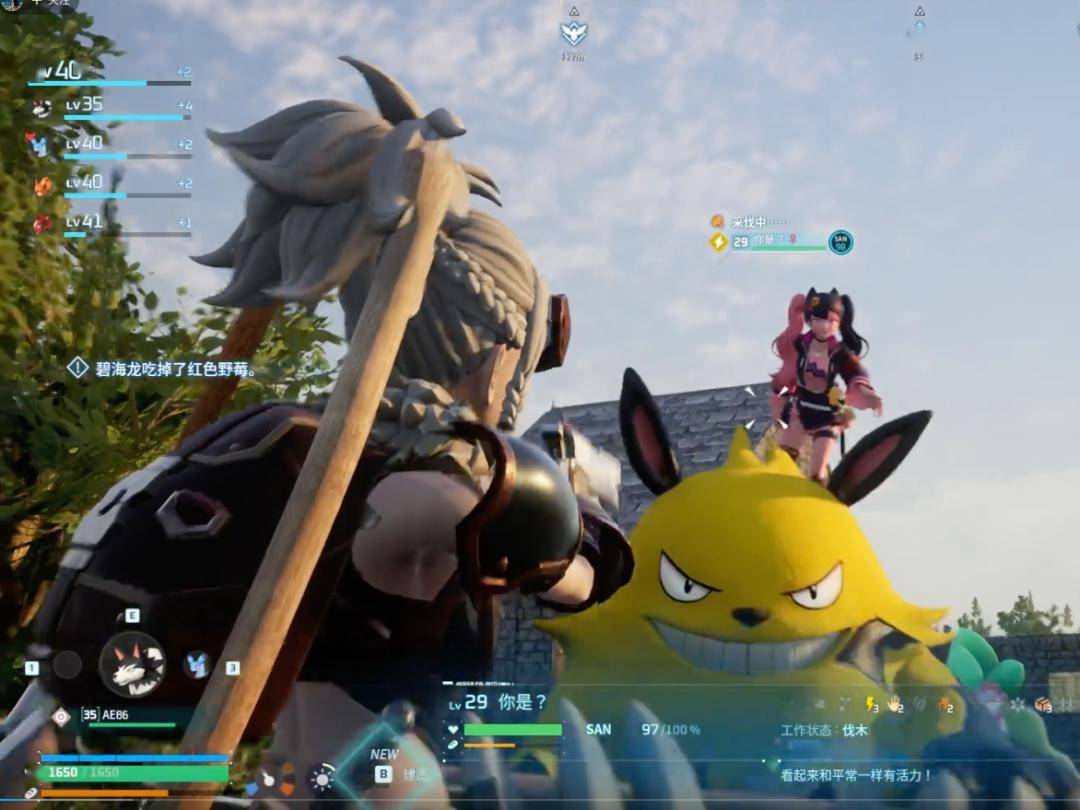
Task: Click the AE86 pal name label
Action: tap(116, 714)
